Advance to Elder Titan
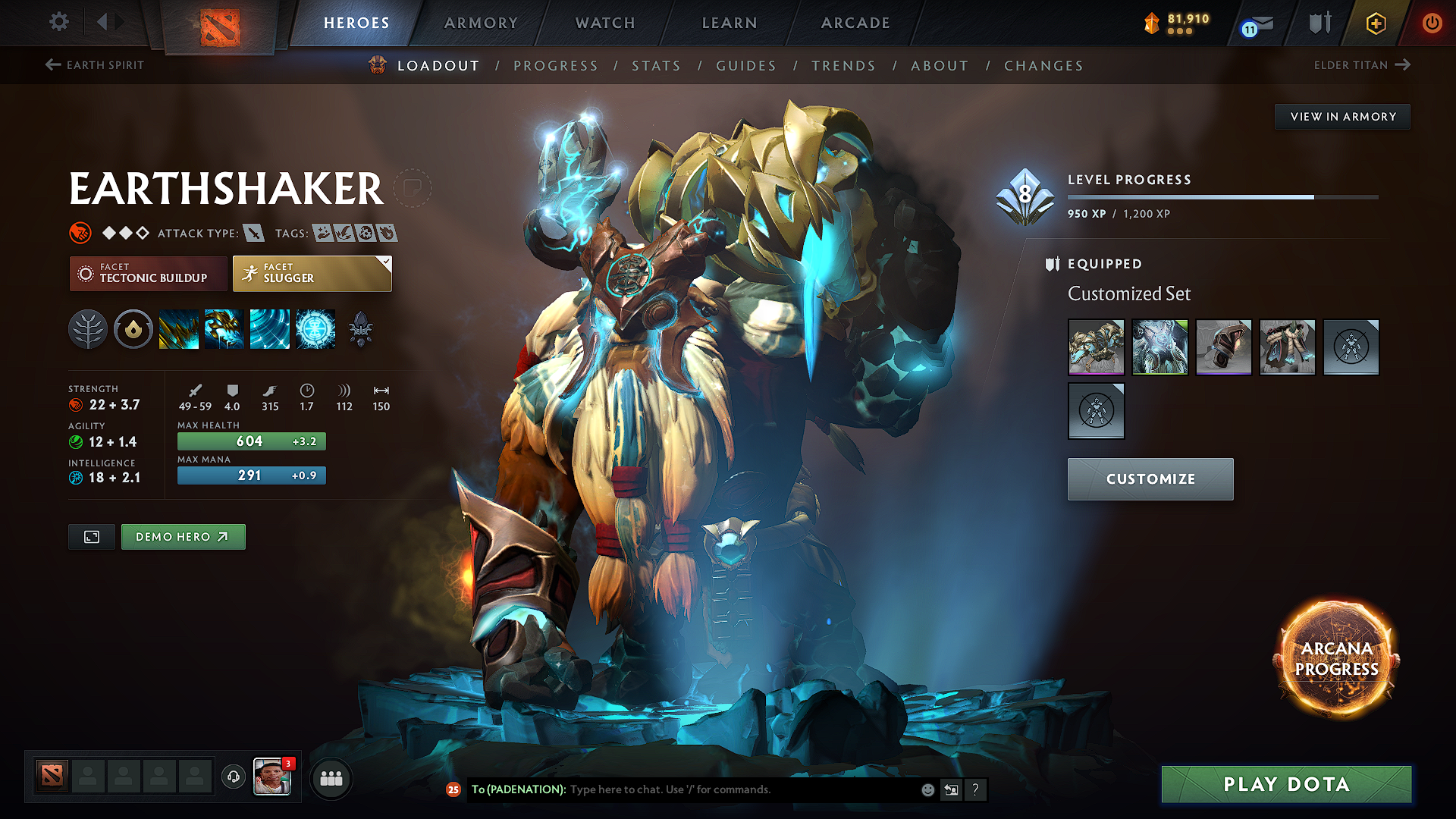 click(1361, 65)
